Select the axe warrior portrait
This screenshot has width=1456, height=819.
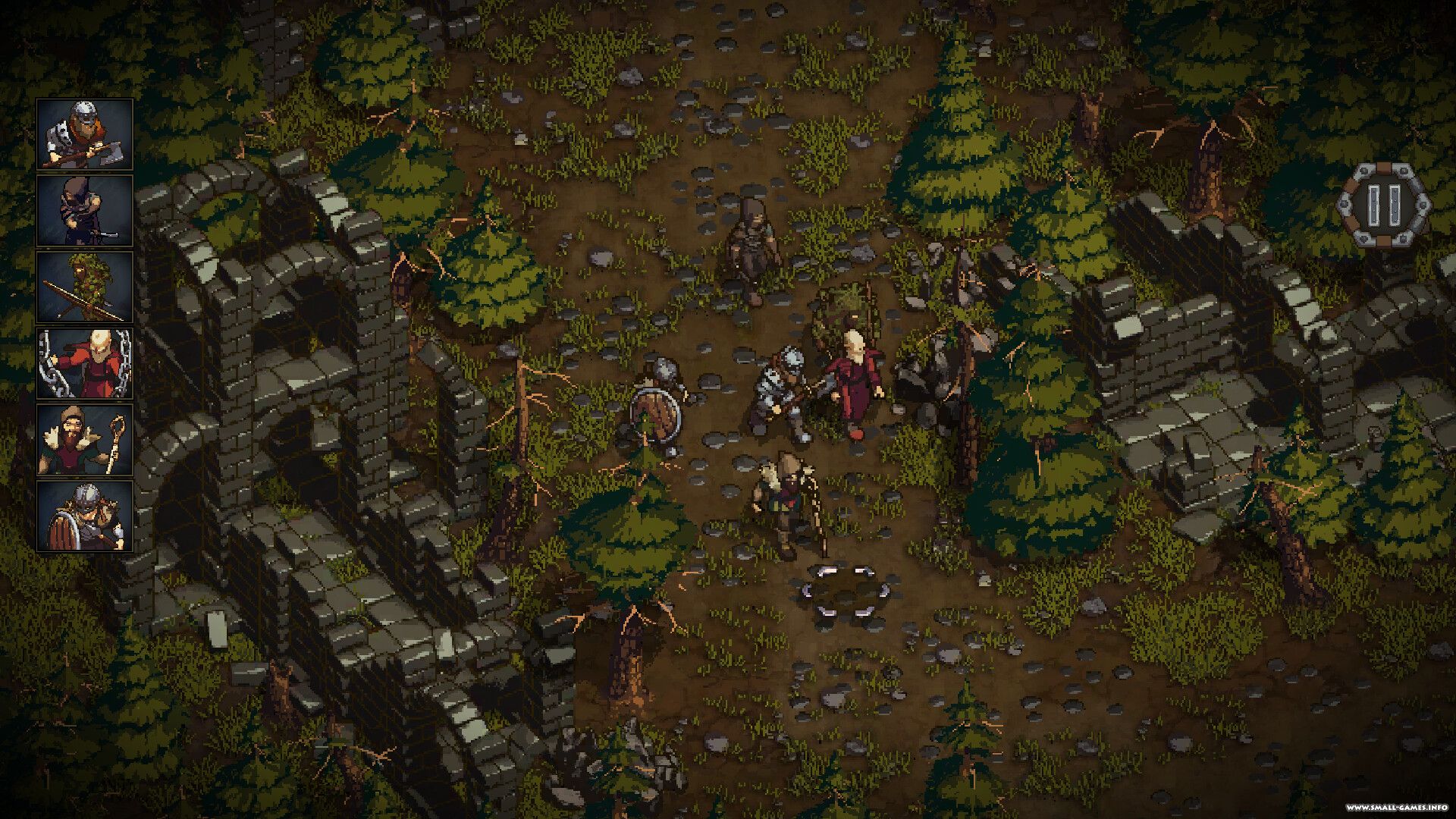[x=85, y=134]
